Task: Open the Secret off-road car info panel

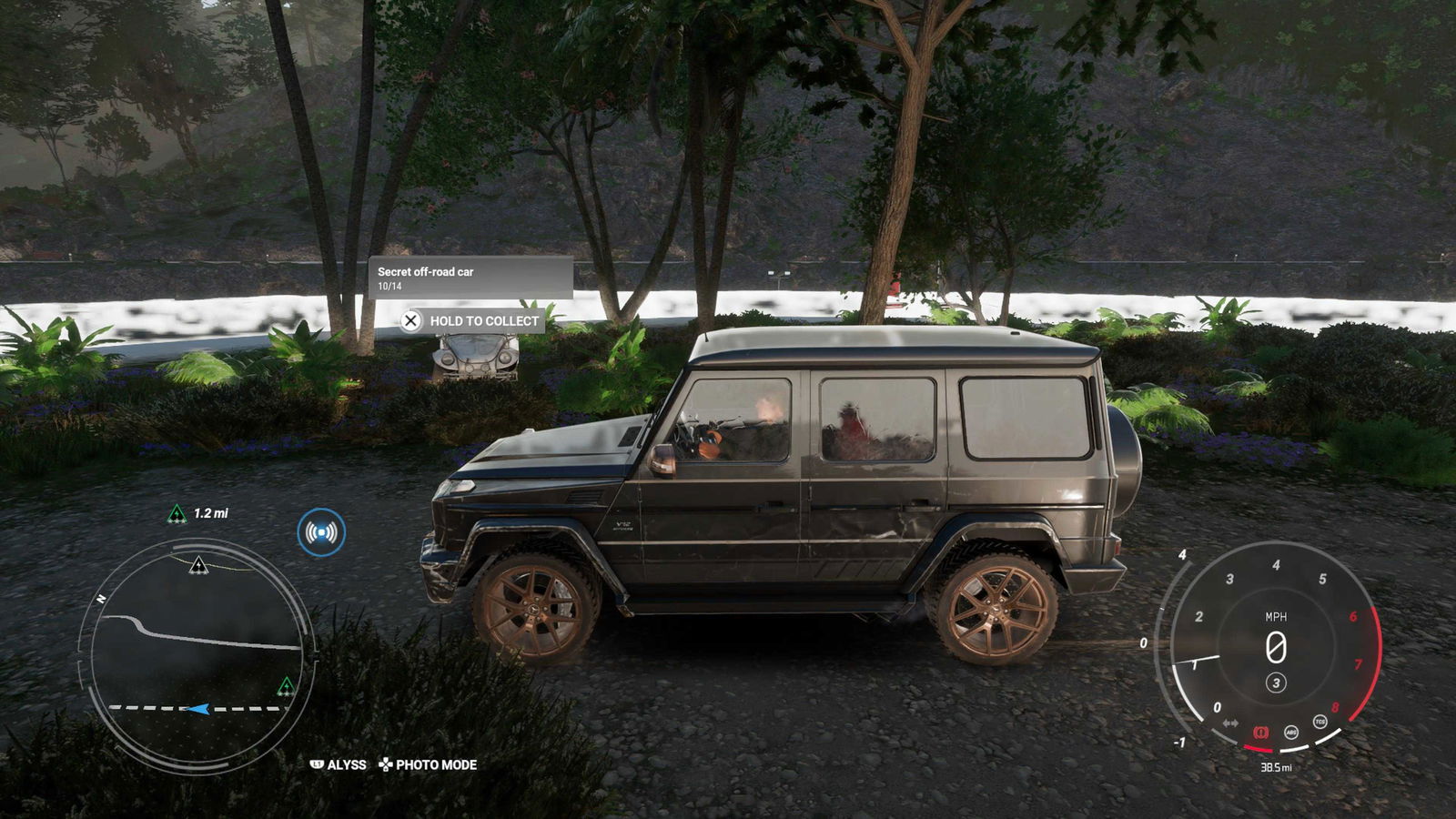Action: pyautogui.click(x=470, y=278)
